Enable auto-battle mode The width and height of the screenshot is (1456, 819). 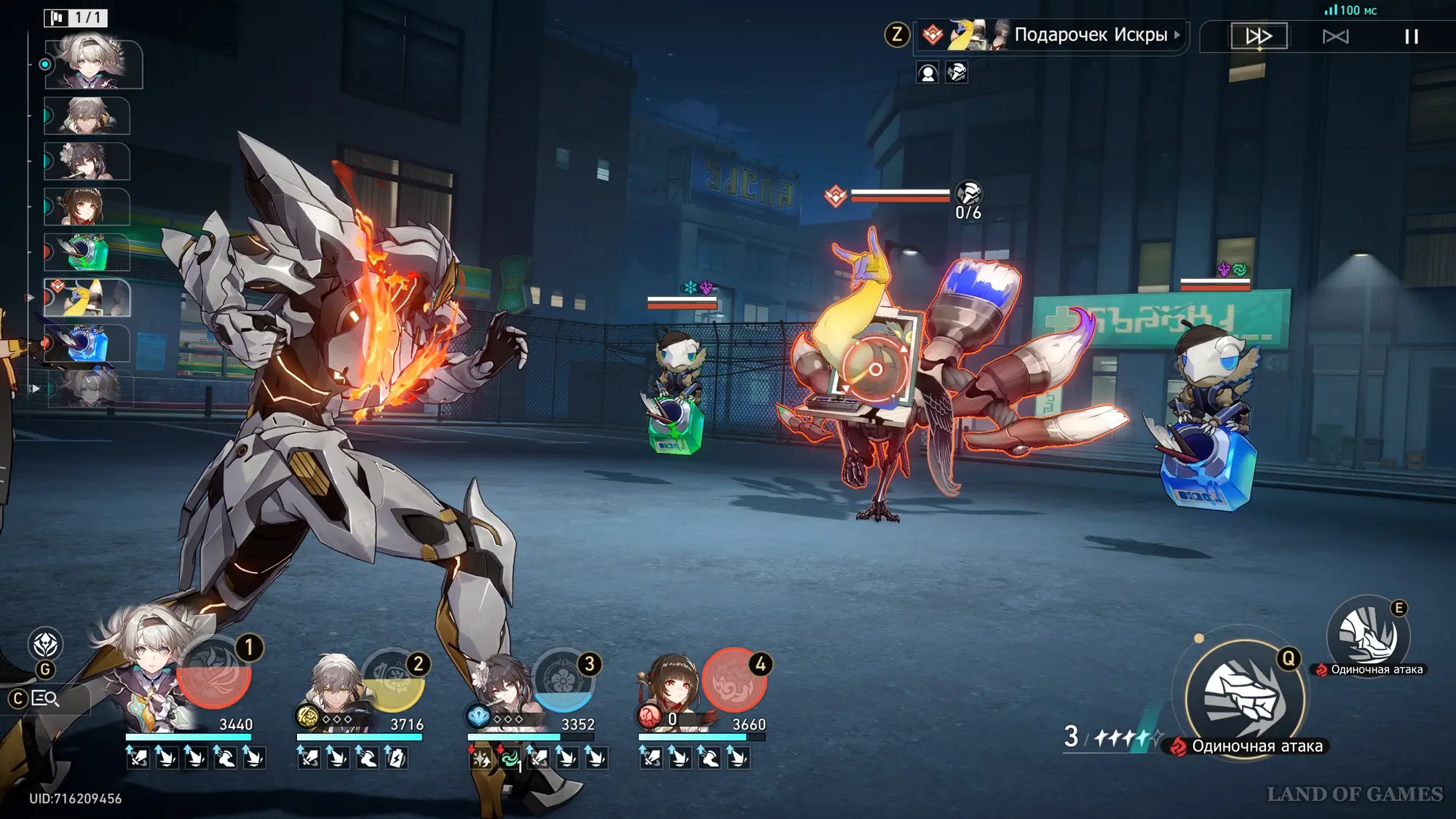(1335, 36)
